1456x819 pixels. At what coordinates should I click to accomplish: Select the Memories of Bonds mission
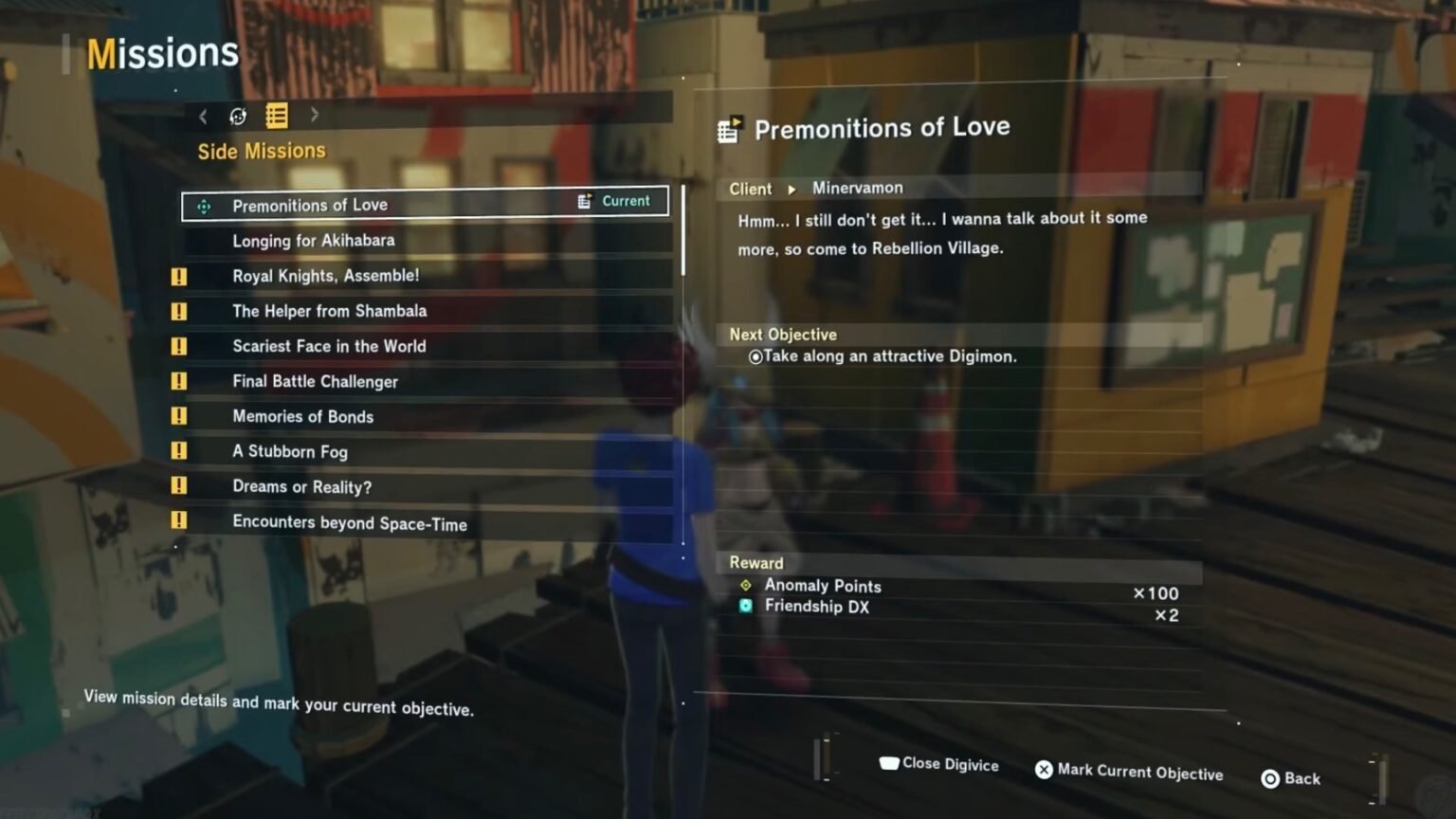pyautogui.click(x=302, y=416)
